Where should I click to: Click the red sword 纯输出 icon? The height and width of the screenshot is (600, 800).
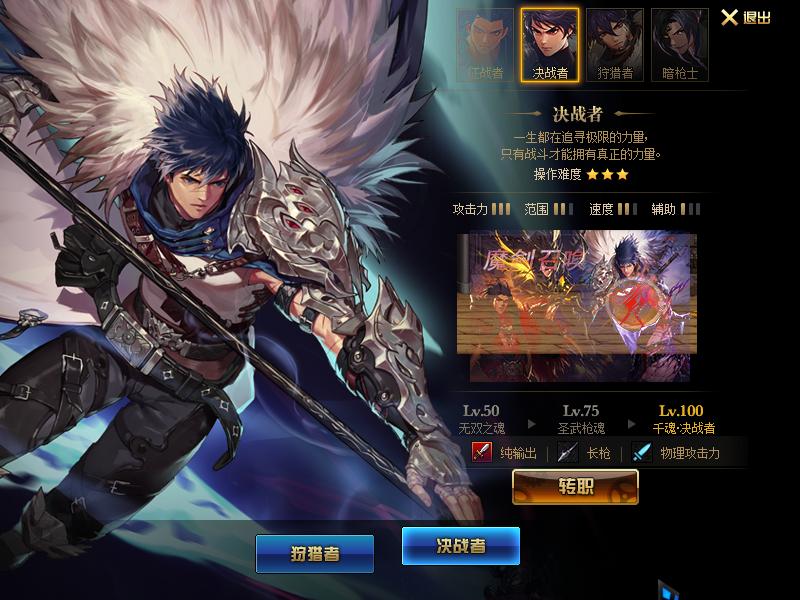tap(482, 453)
